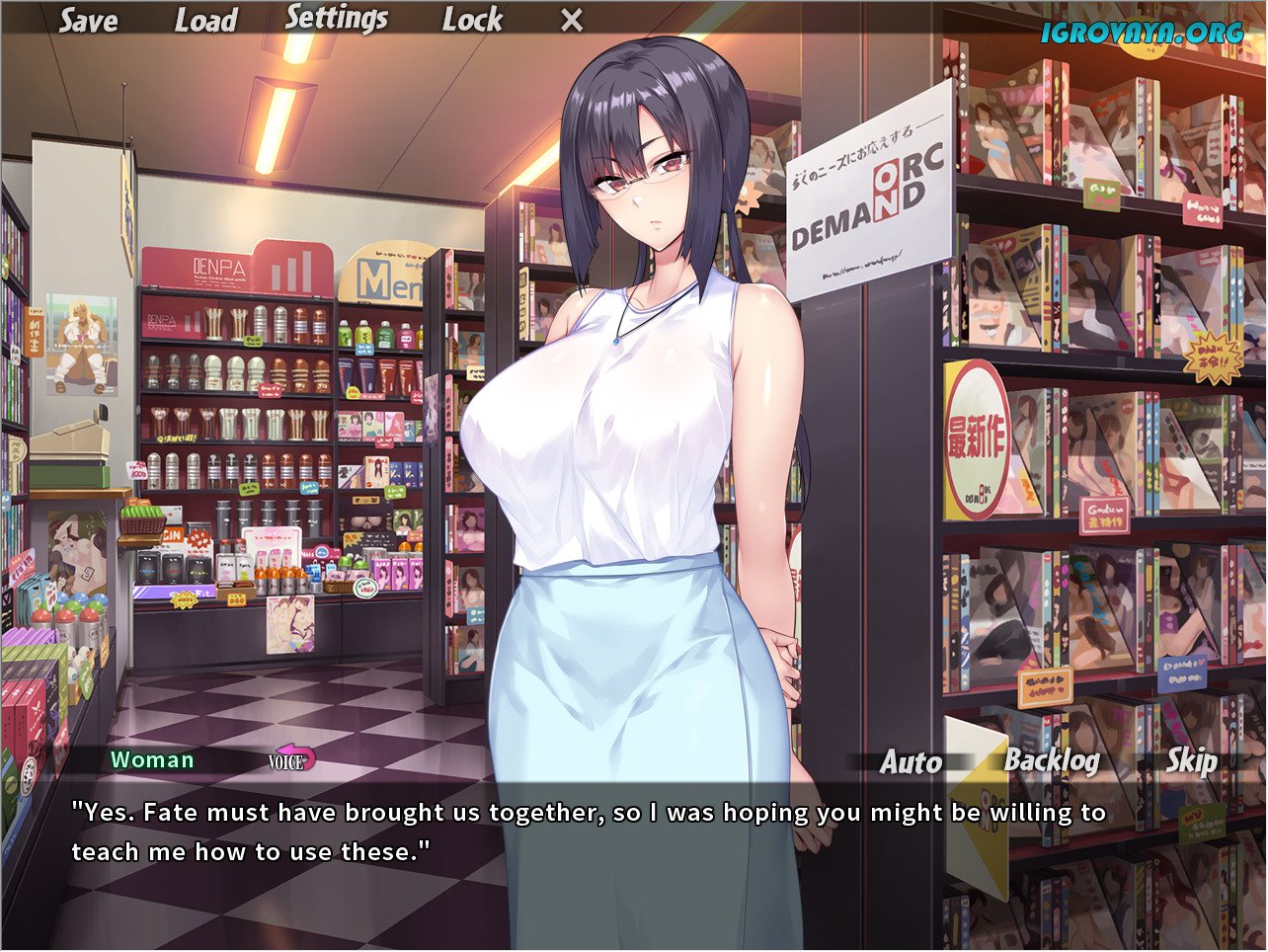Open the Settings menu
The height and width of the screenshot is (952, 1268).
click(337, 19)
